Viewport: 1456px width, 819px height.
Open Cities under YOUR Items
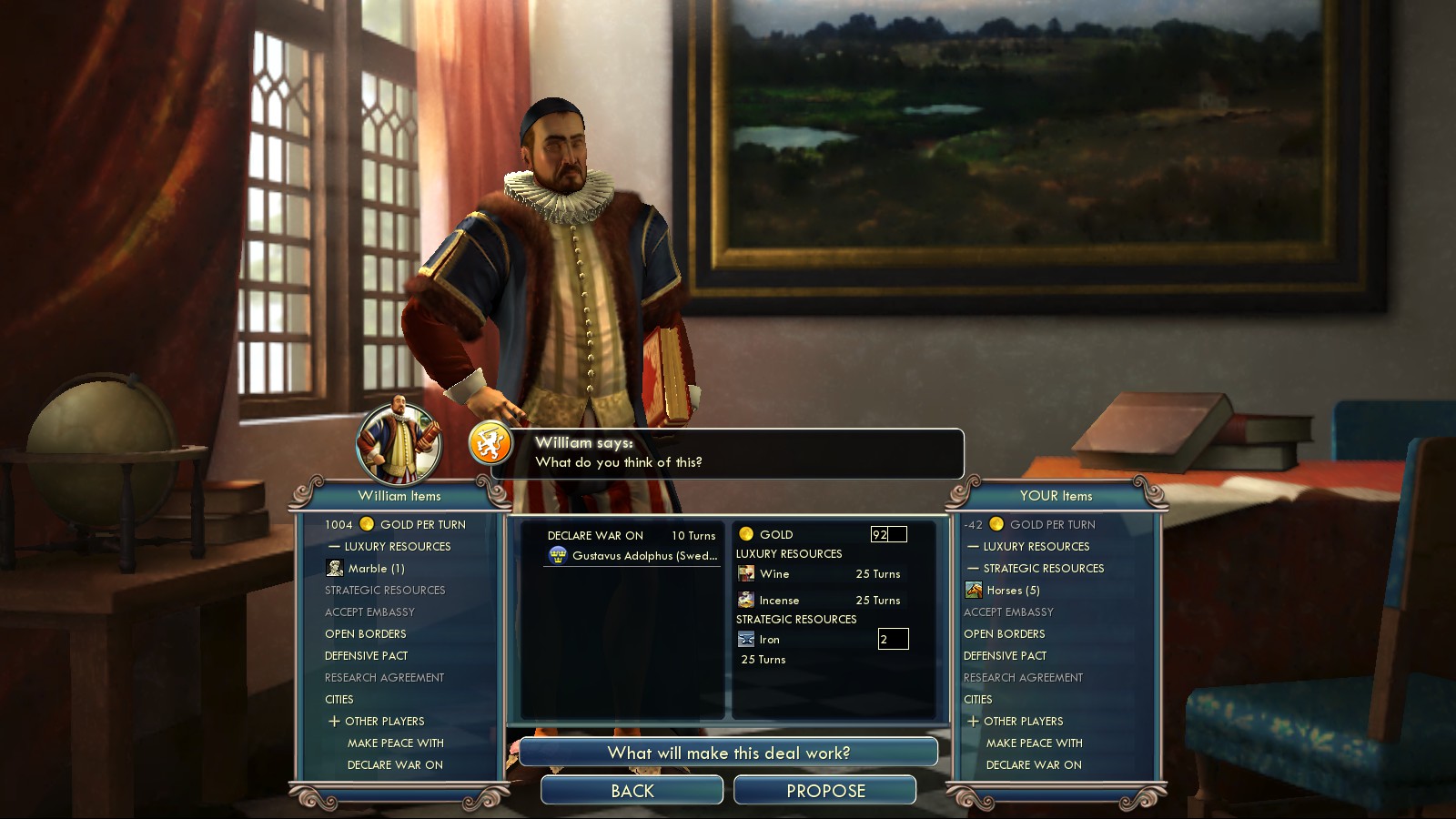point(978,700)
